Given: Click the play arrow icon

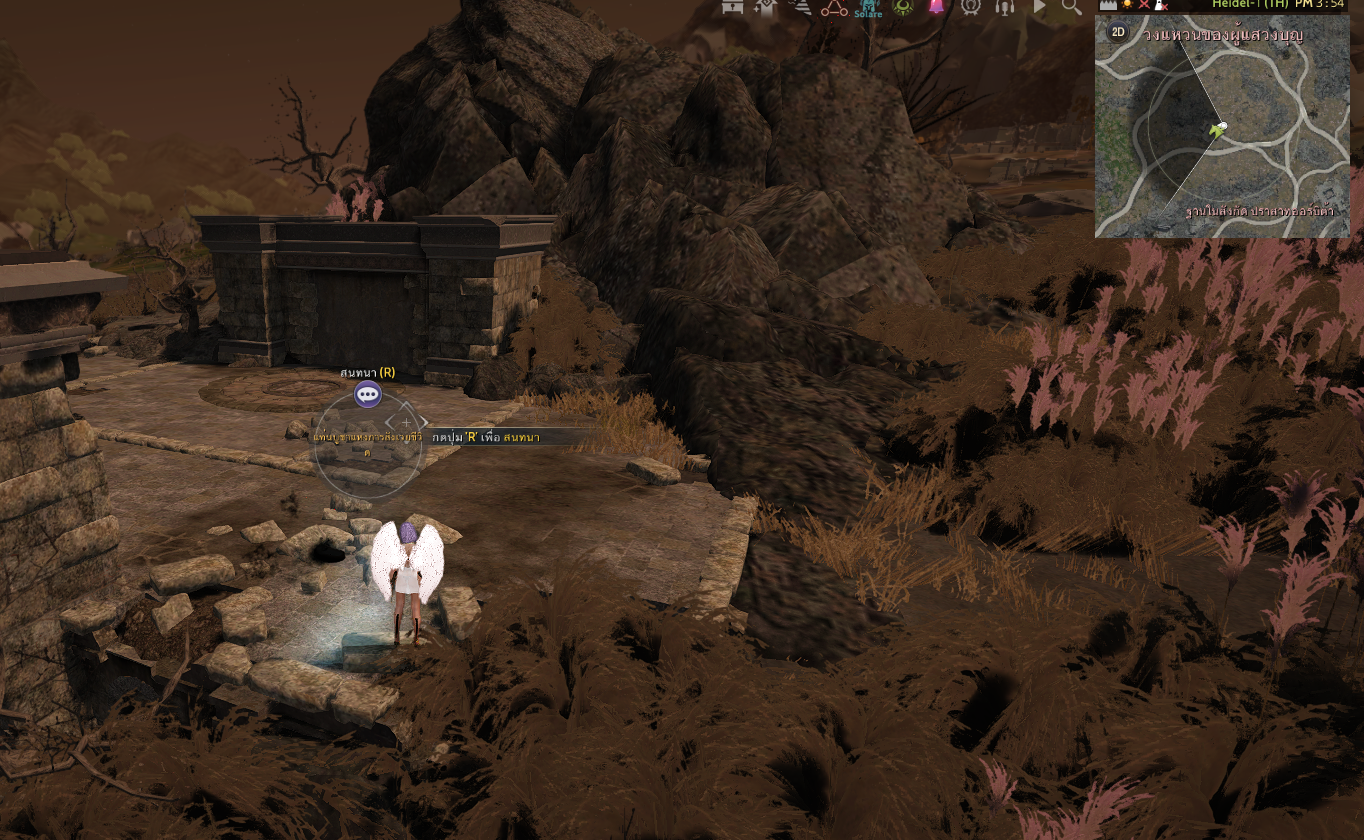Looking at the screenshot, I should pos(1039,7).
